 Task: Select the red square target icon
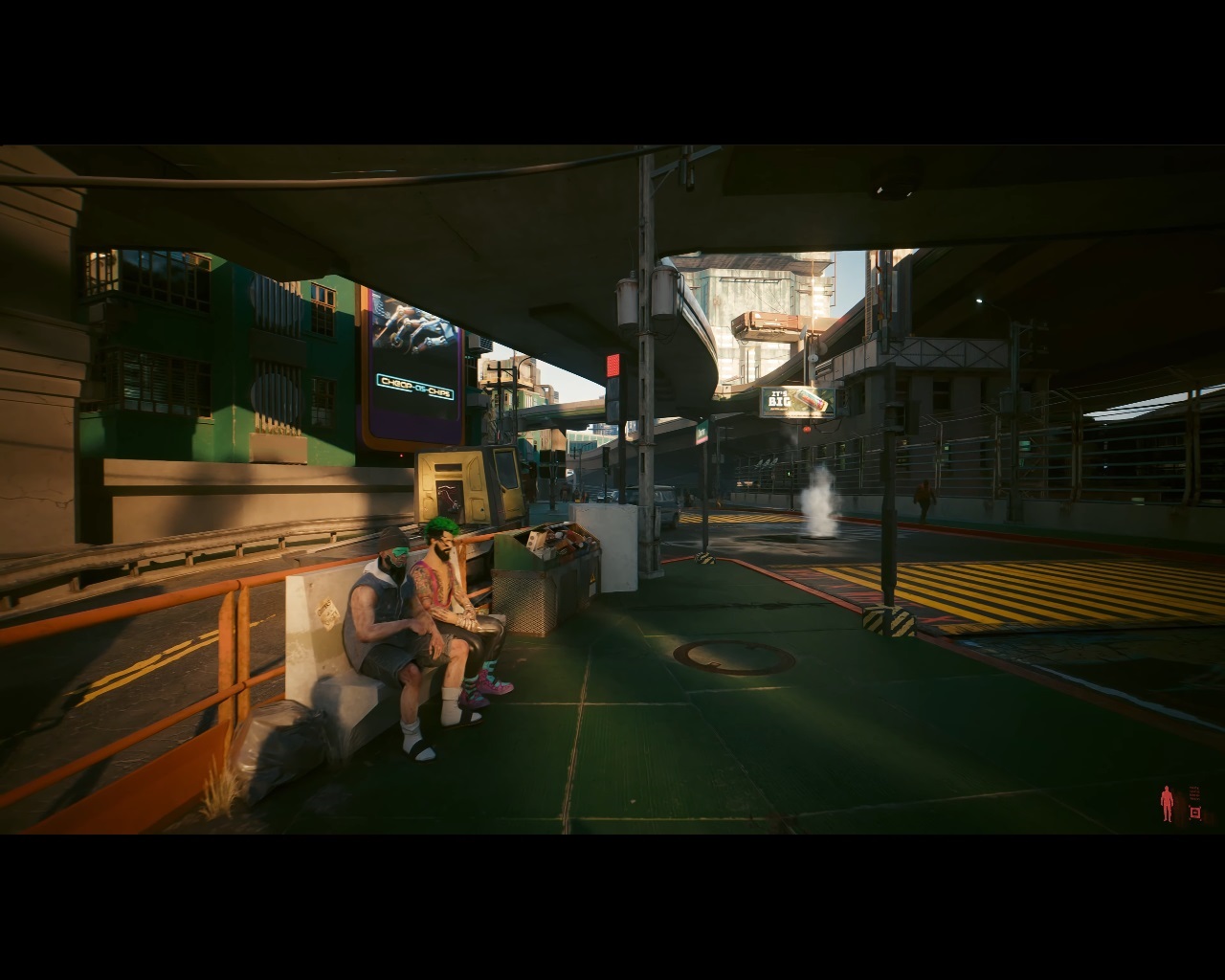click(x=1194, y=813)
